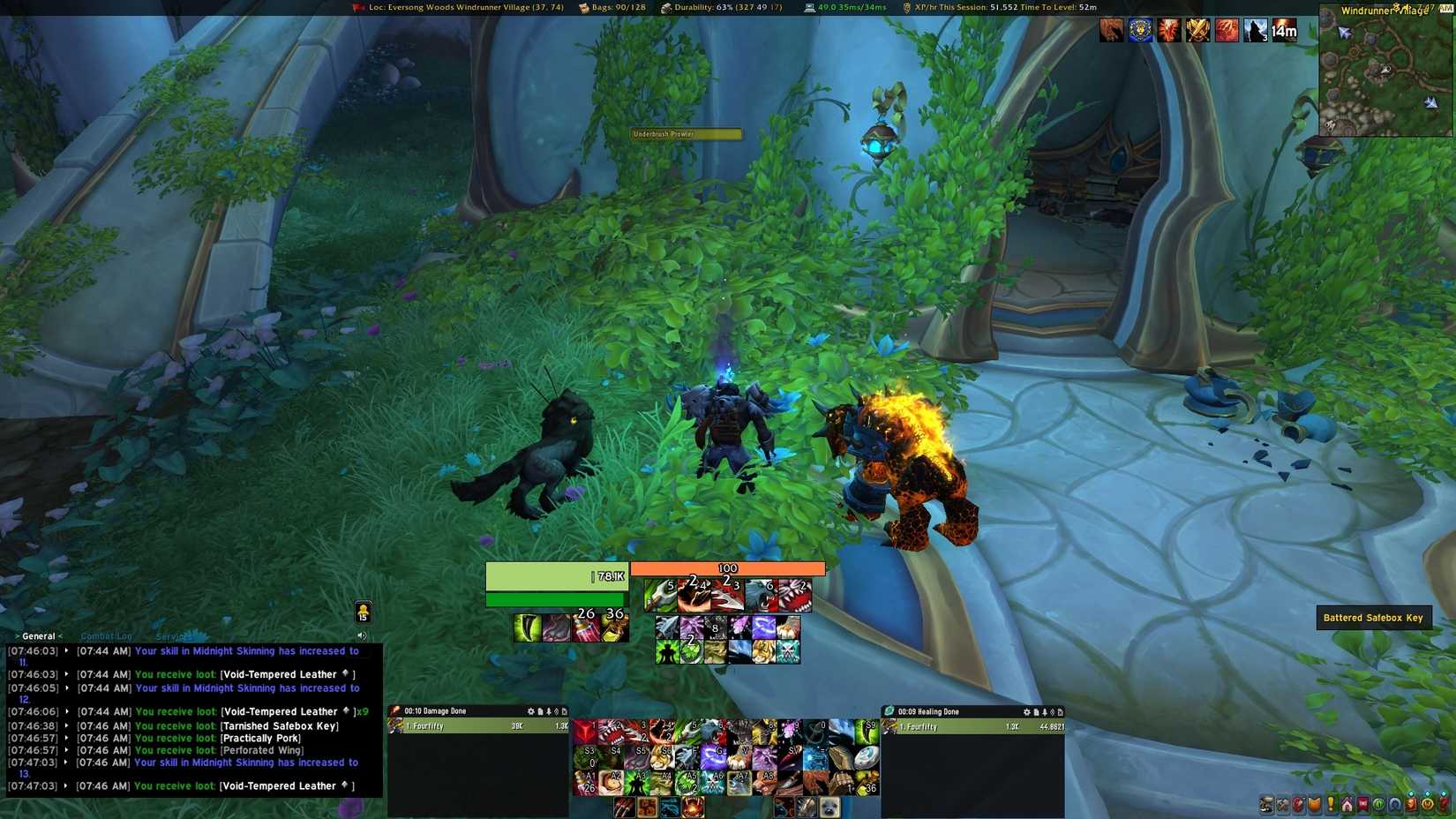Open the Character Info micro menu icon
The width and height of the screenshot is (1456, 819).
[x=1265, y=804]
